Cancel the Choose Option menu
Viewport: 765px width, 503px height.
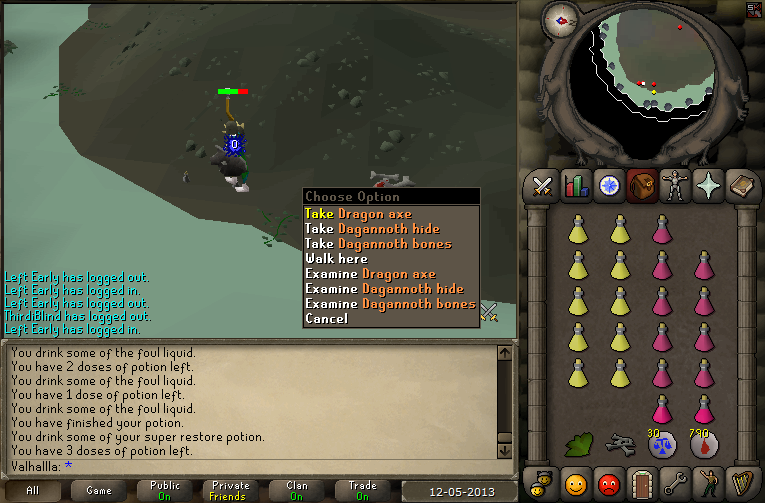(326, 319)
